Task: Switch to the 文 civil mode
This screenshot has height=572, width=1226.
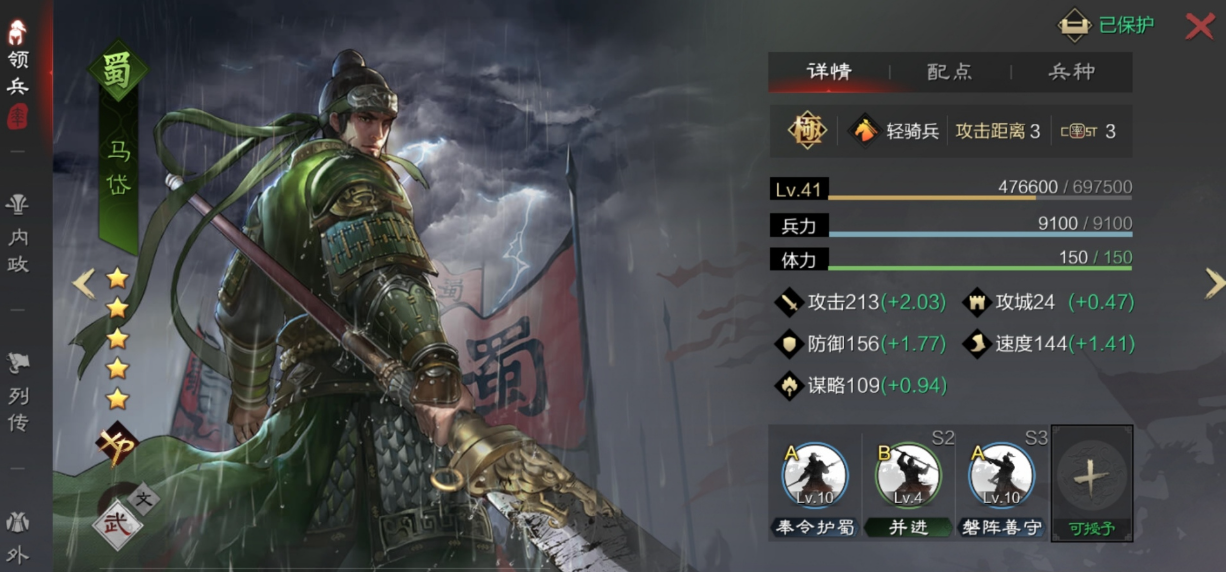Action: 143,497
